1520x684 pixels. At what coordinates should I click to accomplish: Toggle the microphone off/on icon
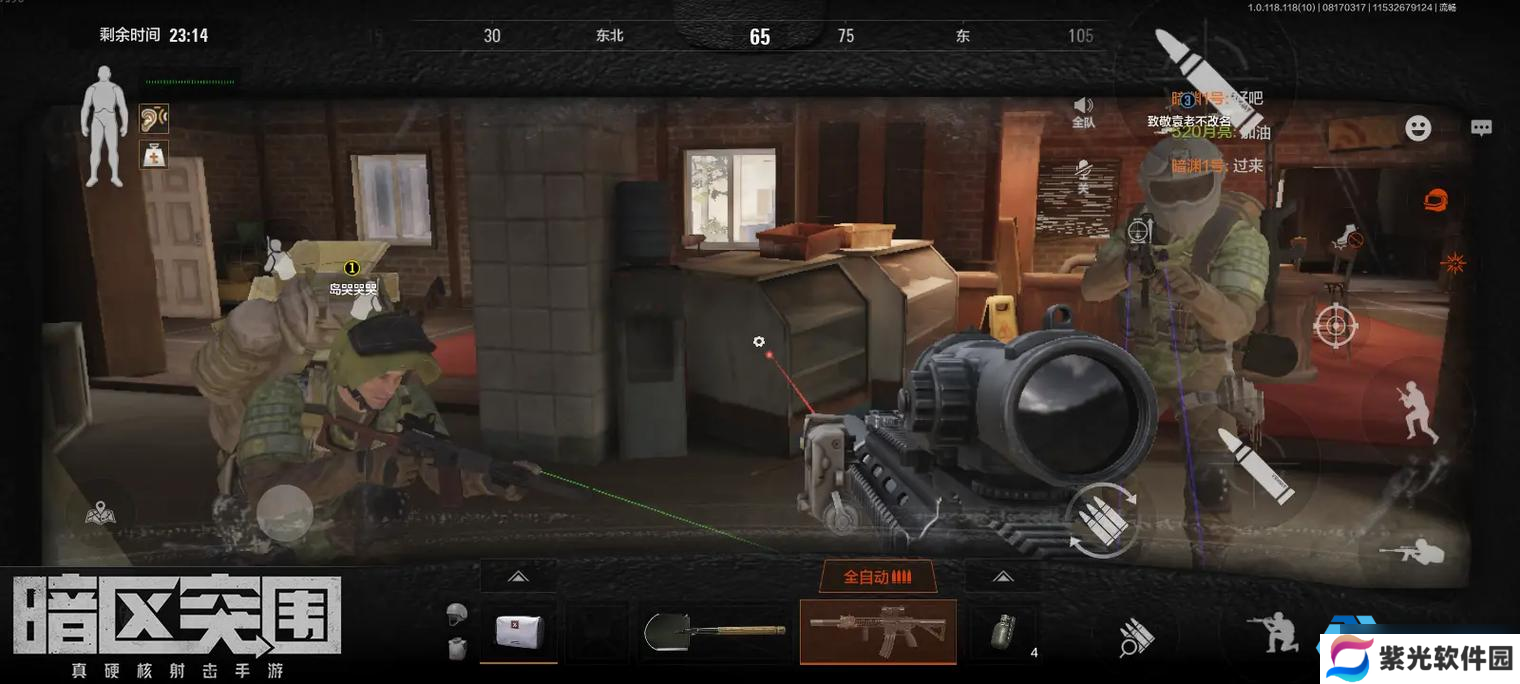pyautogui.click(x=1083, y=176)
